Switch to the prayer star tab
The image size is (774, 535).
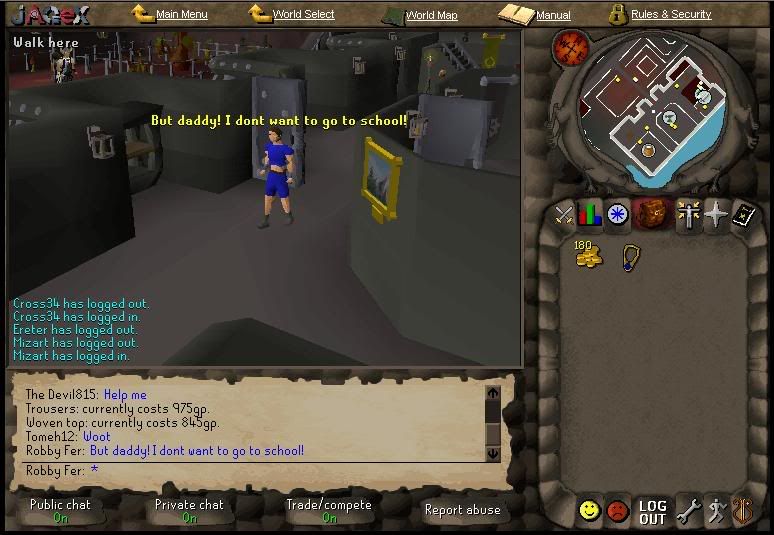coord(716,214)
